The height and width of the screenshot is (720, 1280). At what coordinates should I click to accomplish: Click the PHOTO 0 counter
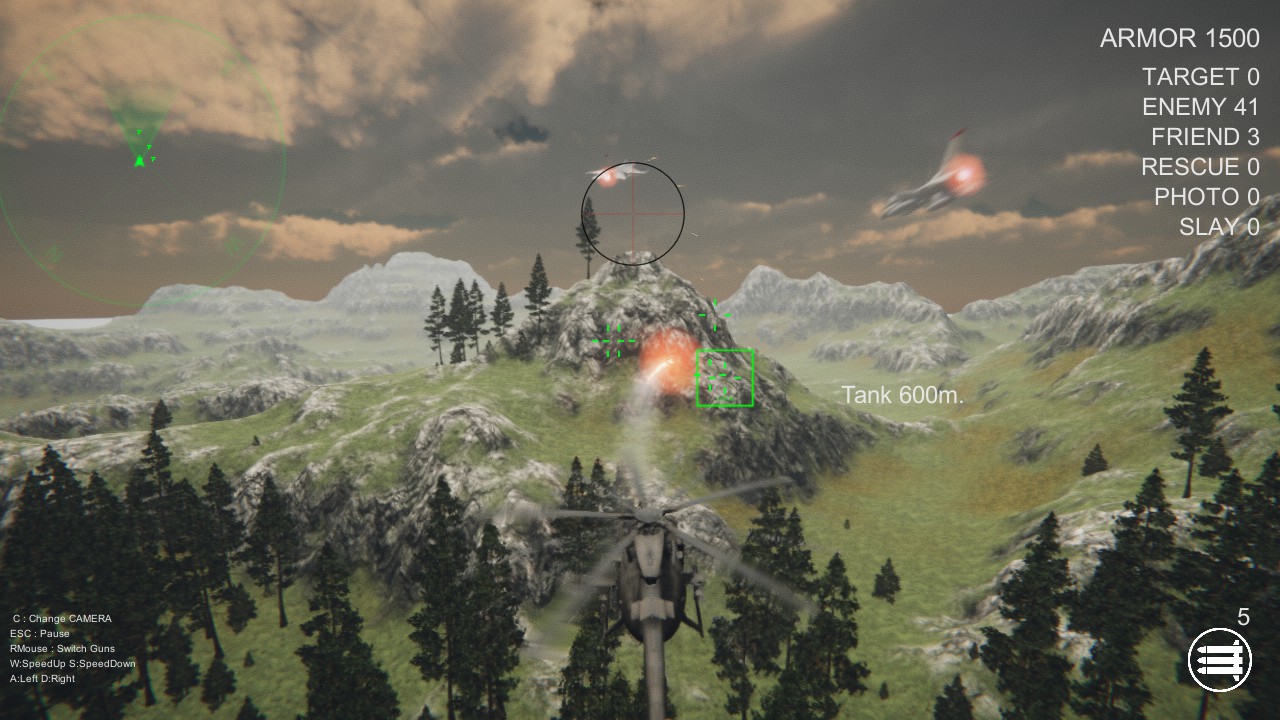(1209, 197)
